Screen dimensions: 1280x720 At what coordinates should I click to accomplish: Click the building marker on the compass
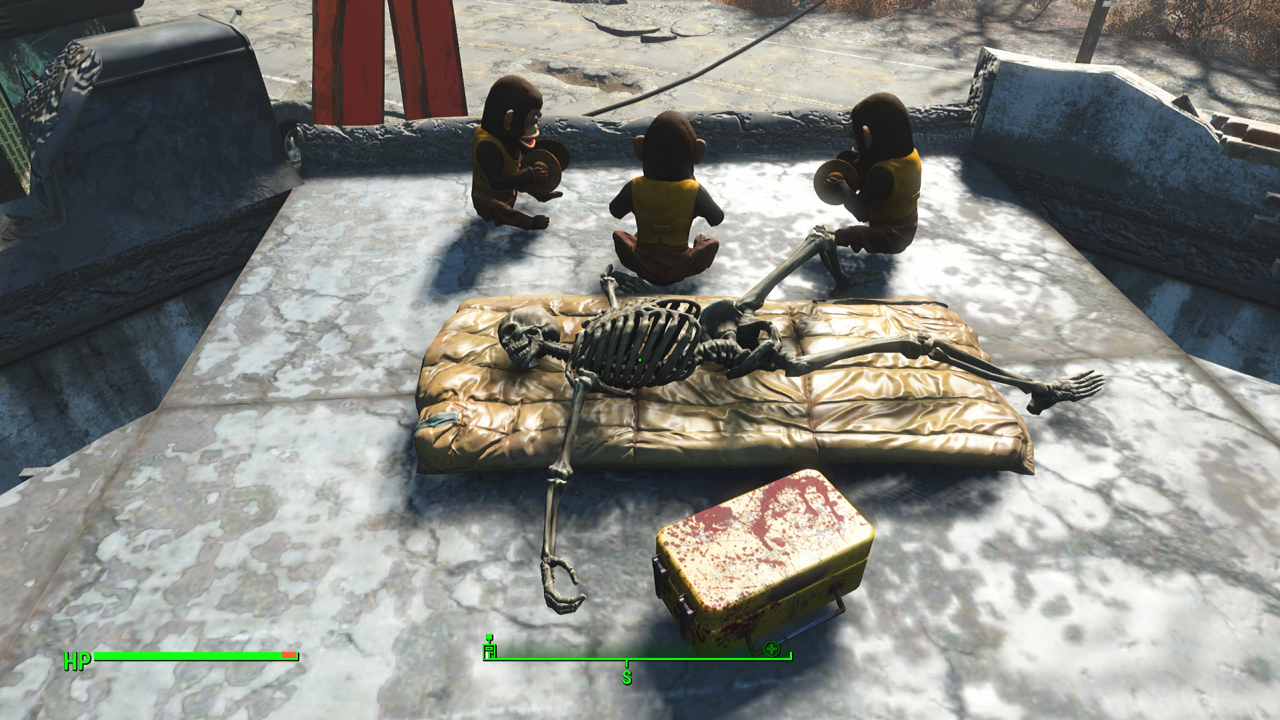click(x=490, y=650)
